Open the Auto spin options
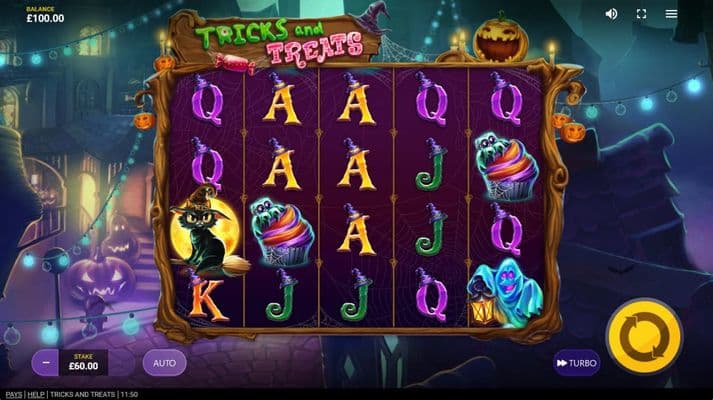 pyautogui.click(x=164, y=362)
